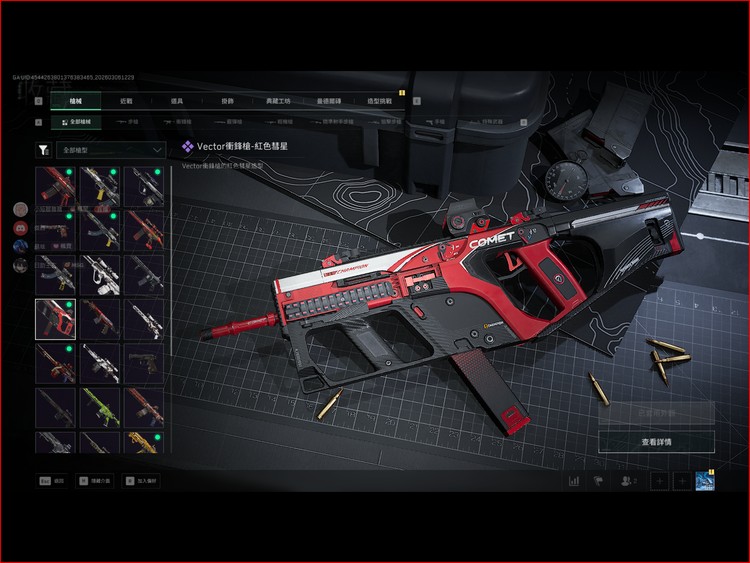
Task: Go back with the 返回 button
Action: tap(52, 481)
